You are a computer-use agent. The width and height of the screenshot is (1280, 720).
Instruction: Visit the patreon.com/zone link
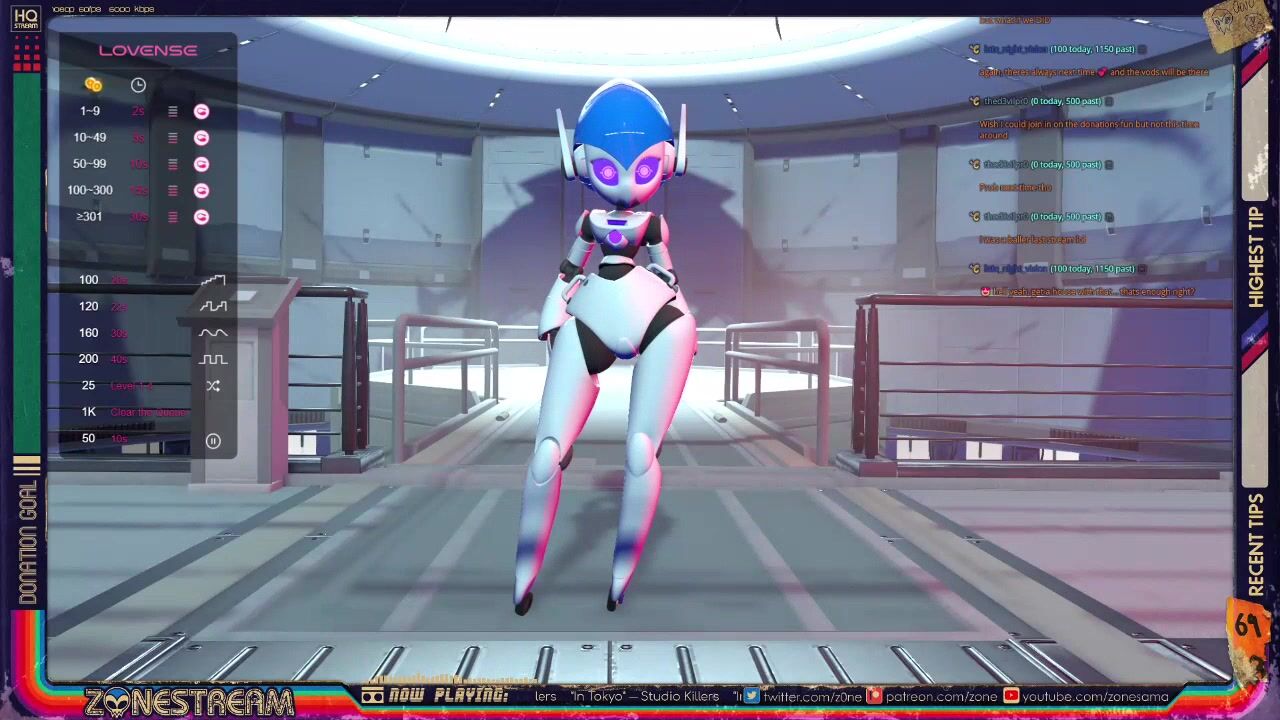[x=927, y=697]
